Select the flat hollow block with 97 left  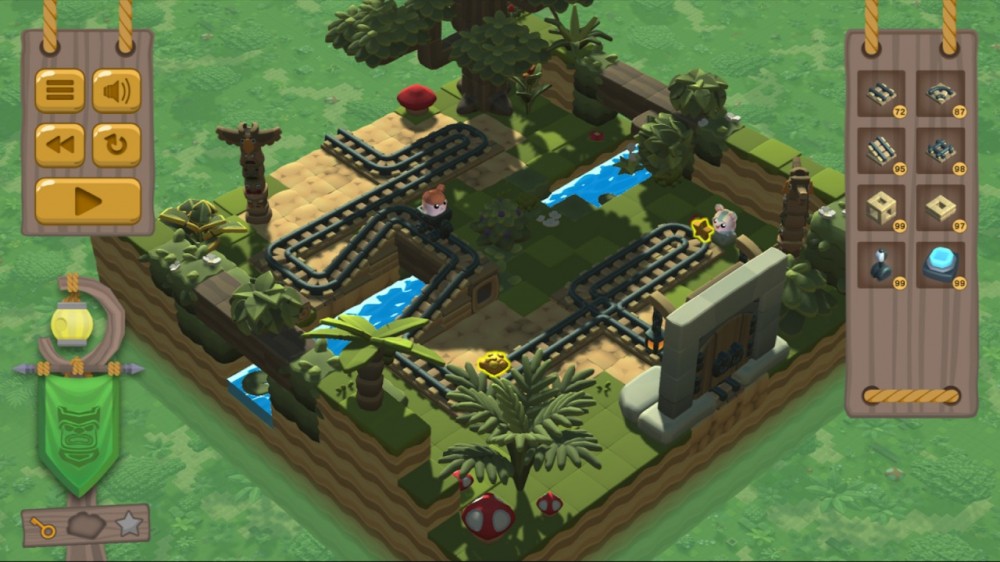point(940,208)
